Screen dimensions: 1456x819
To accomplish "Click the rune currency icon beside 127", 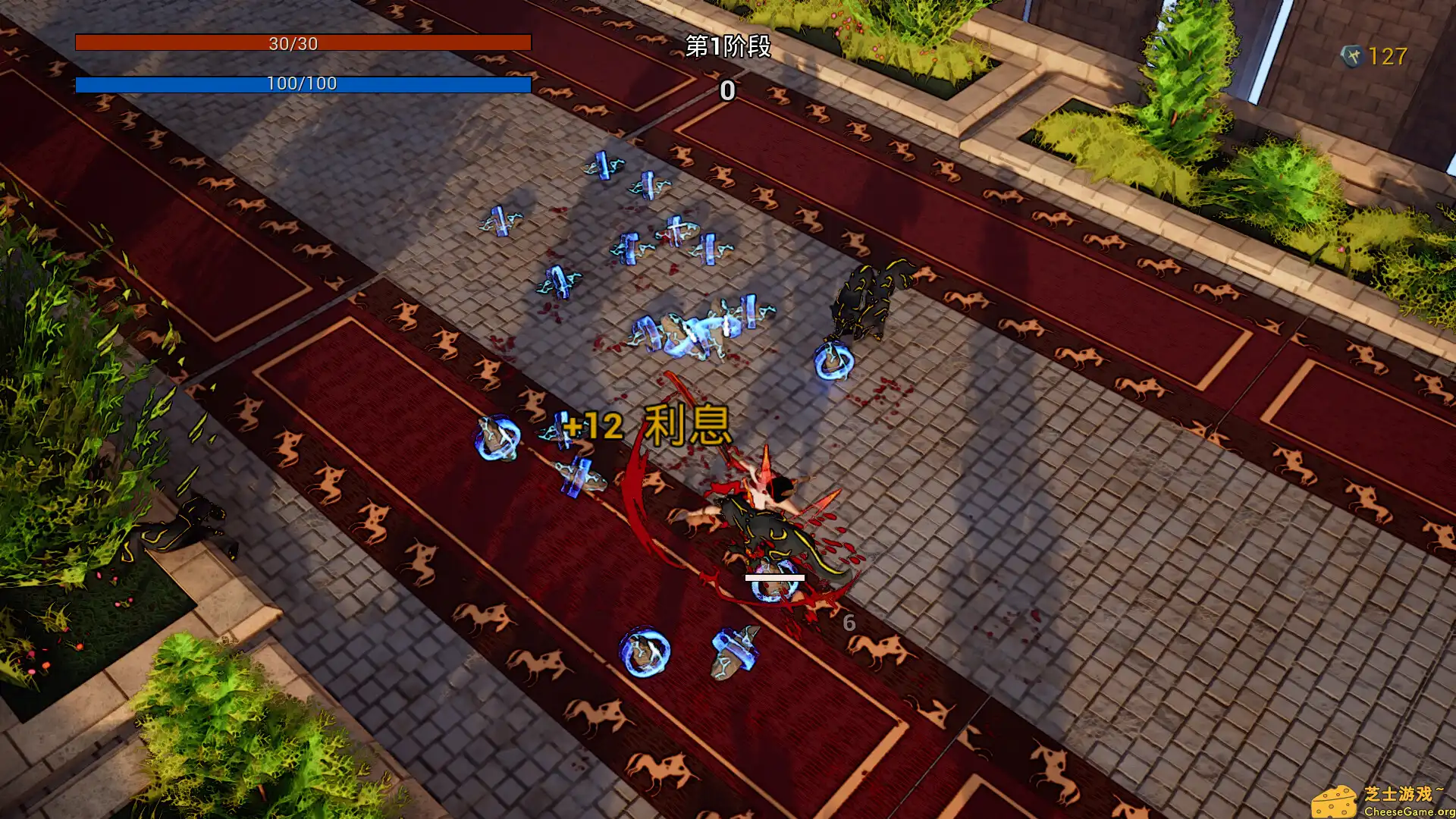I will 1354,54.
